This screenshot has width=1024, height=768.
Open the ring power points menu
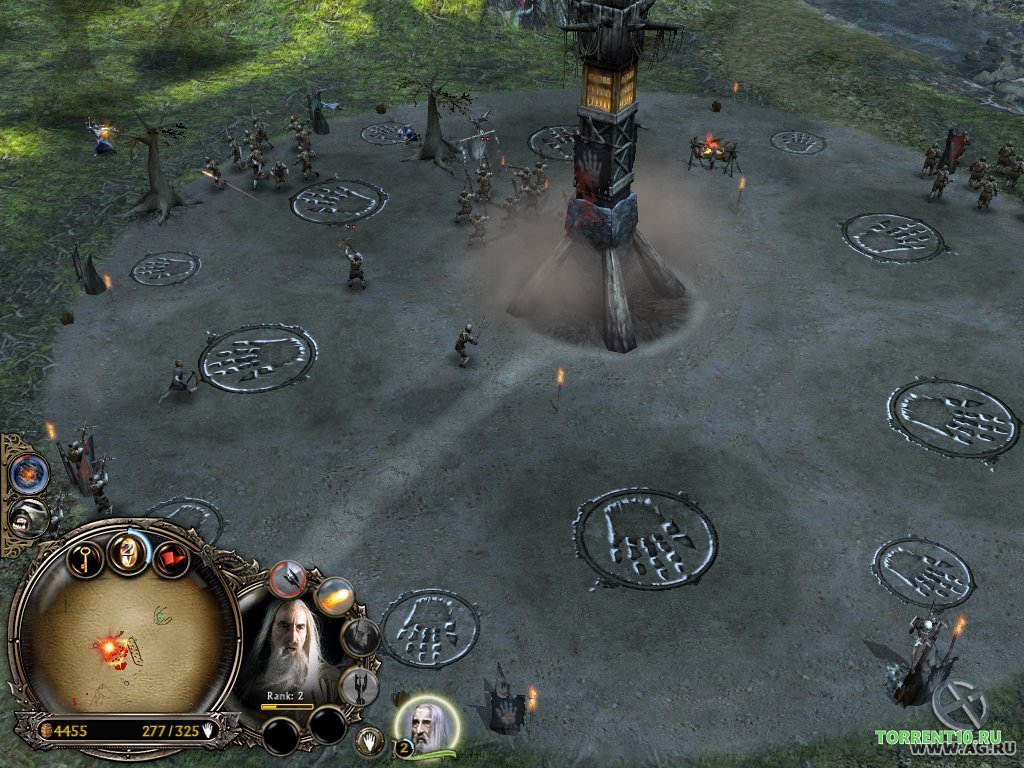coord(128,552)
